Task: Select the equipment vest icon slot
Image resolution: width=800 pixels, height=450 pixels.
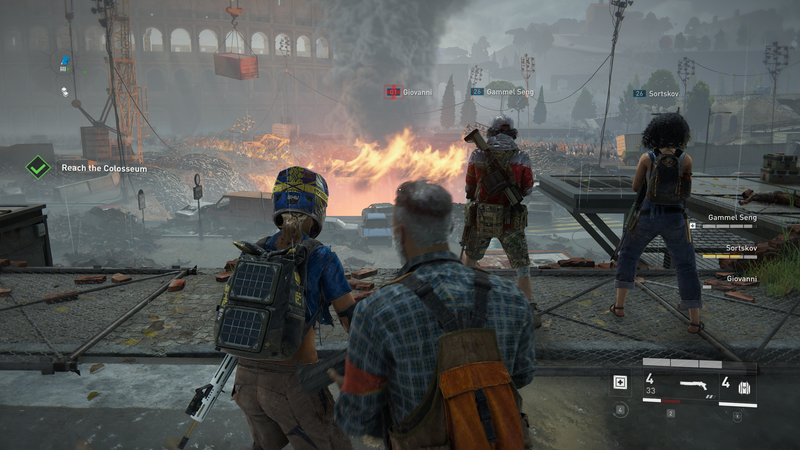Action: pos(743,387)
